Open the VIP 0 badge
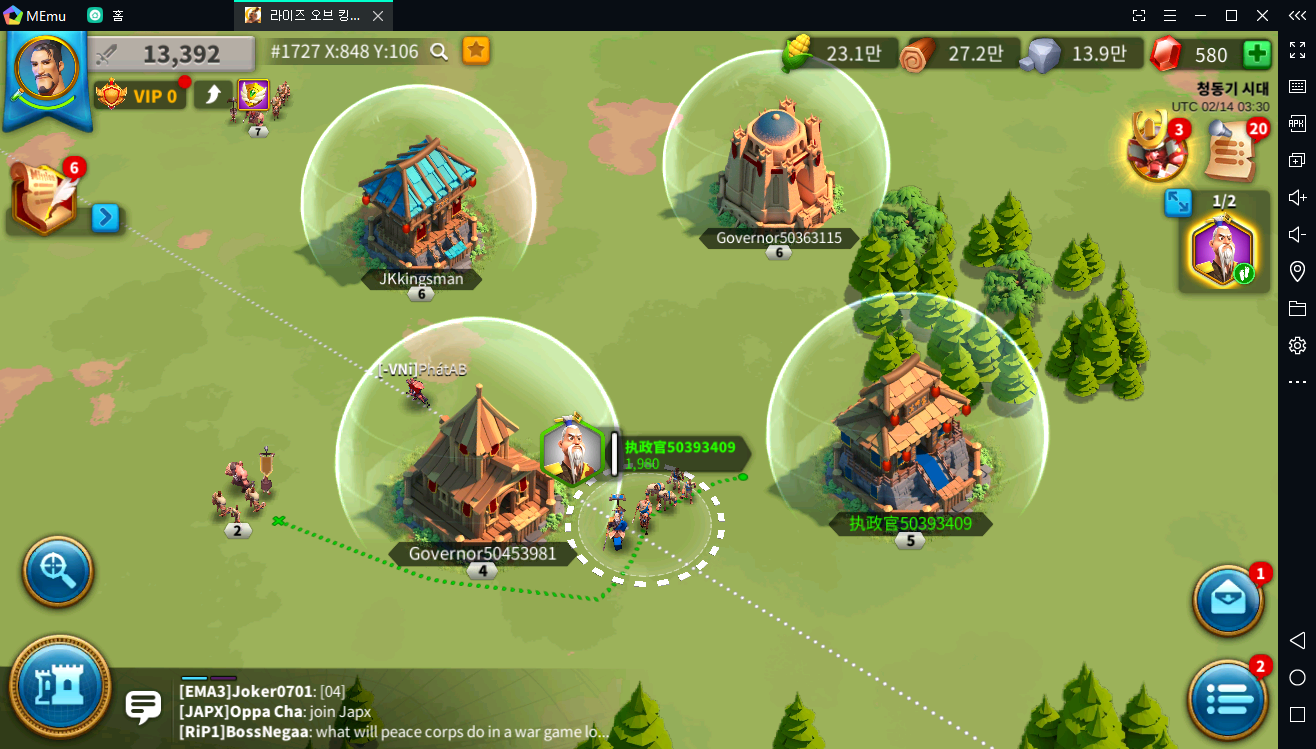This screenshot has width=1316, height=749. click(138, 95)
